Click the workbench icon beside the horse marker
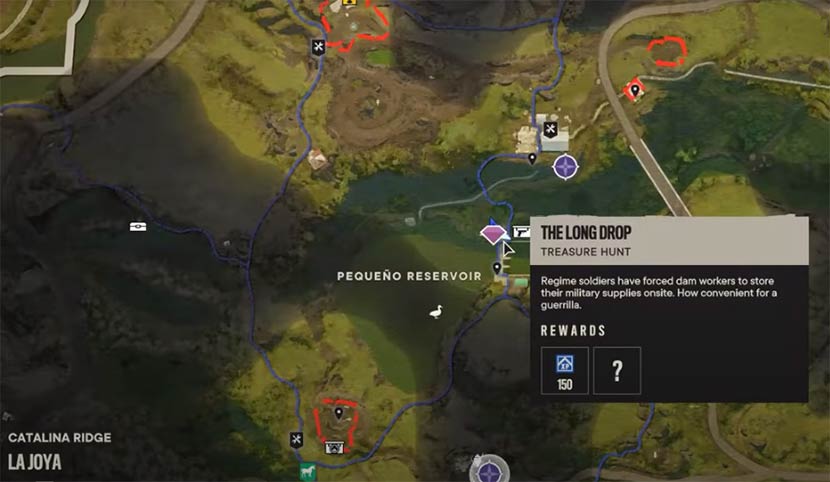The height and width of the screenshot is (482, 830). click(x=296, y=439)
